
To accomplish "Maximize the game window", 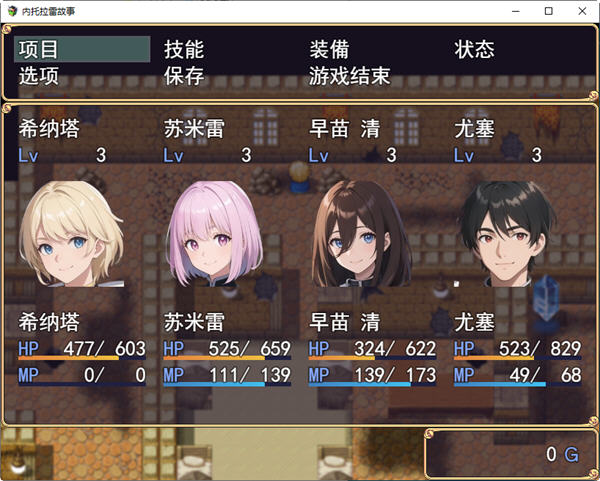I will coord(547,11).
